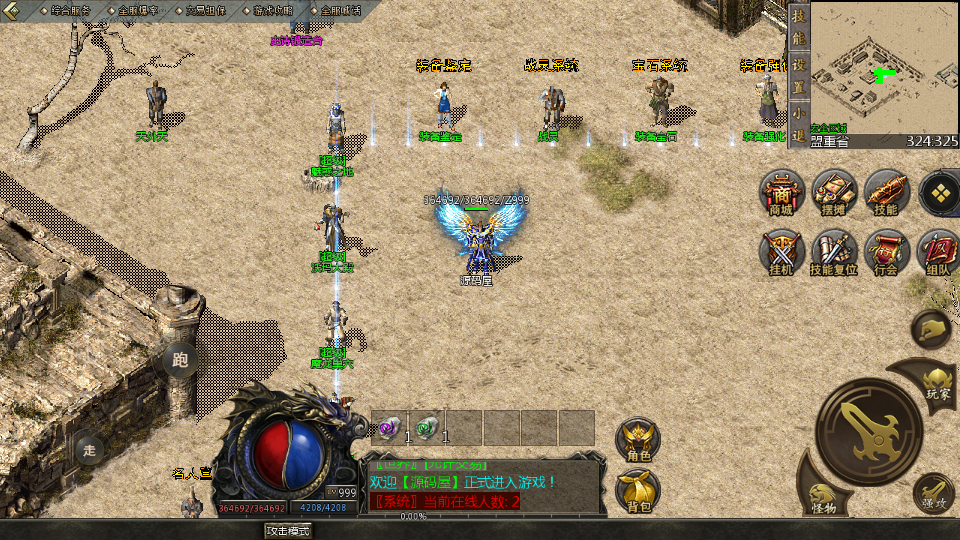The width and height of the screenshot is (960, 540).
Task: Open the 技能 skills round icon
Action: pyautogui.click(x=885, y=193)
